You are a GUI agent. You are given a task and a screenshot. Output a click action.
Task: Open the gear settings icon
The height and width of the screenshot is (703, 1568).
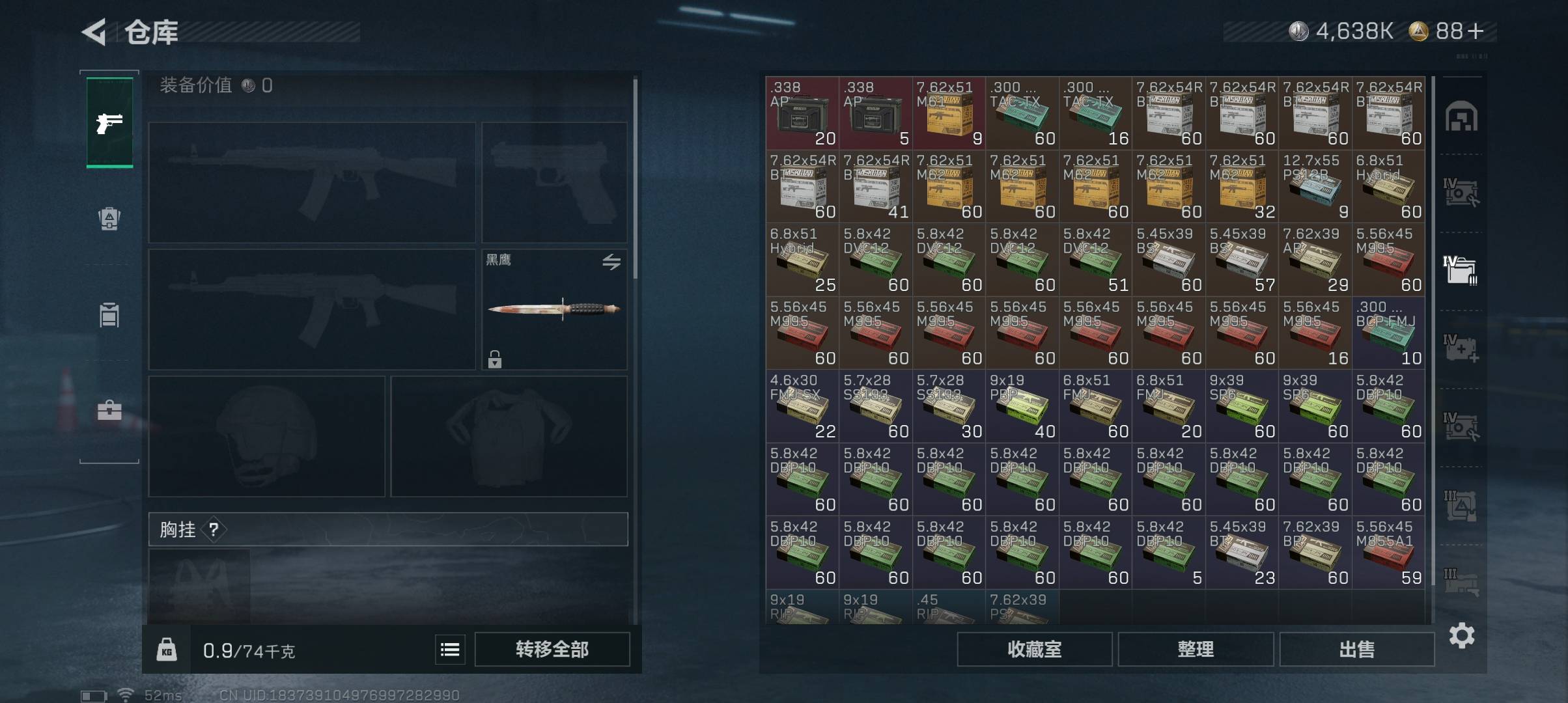tap(1462, 635)
